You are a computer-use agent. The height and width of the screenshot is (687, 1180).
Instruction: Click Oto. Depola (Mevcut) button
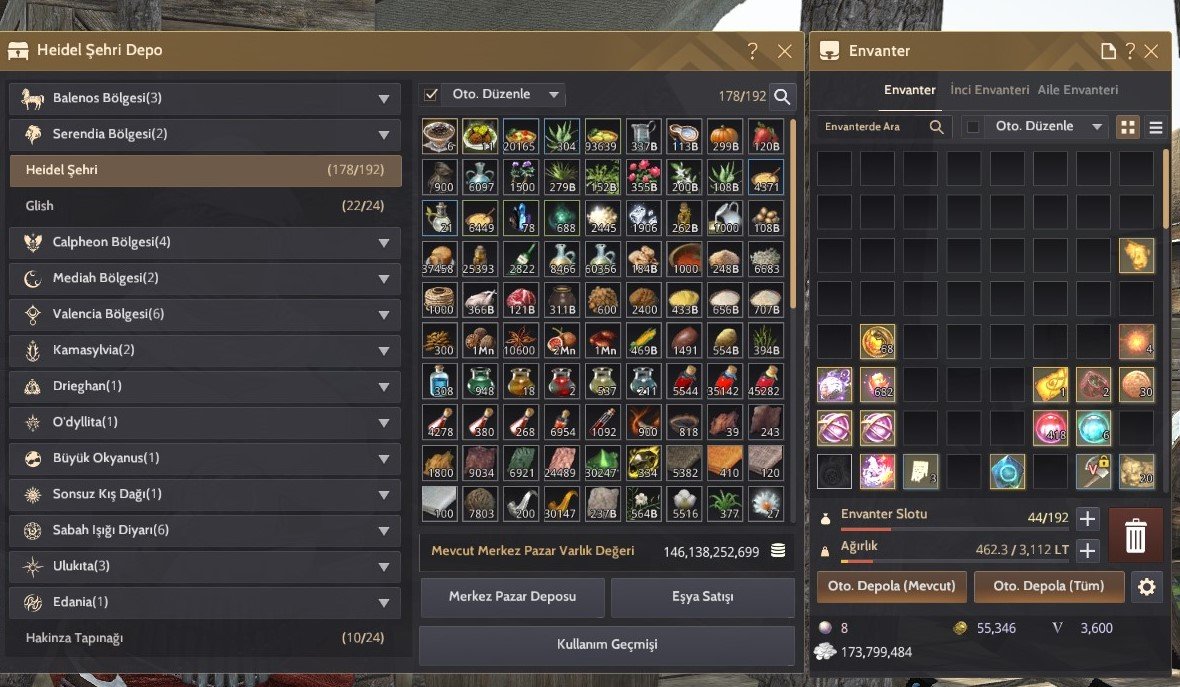click(x=892, y=586)
